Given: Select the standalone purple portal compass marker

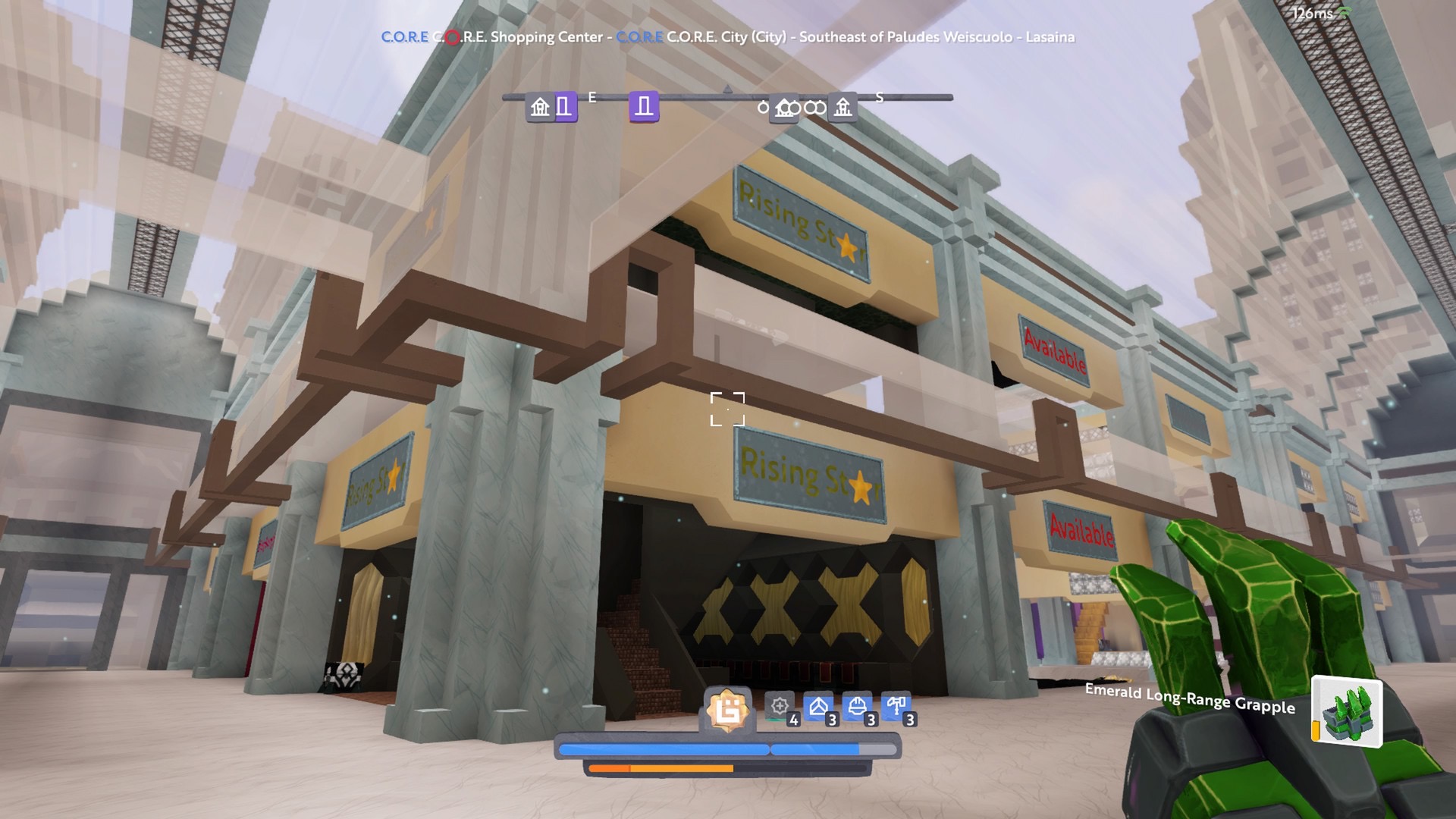Looking at the screenshot, I should pyautogui.click(x=644, y=107).
